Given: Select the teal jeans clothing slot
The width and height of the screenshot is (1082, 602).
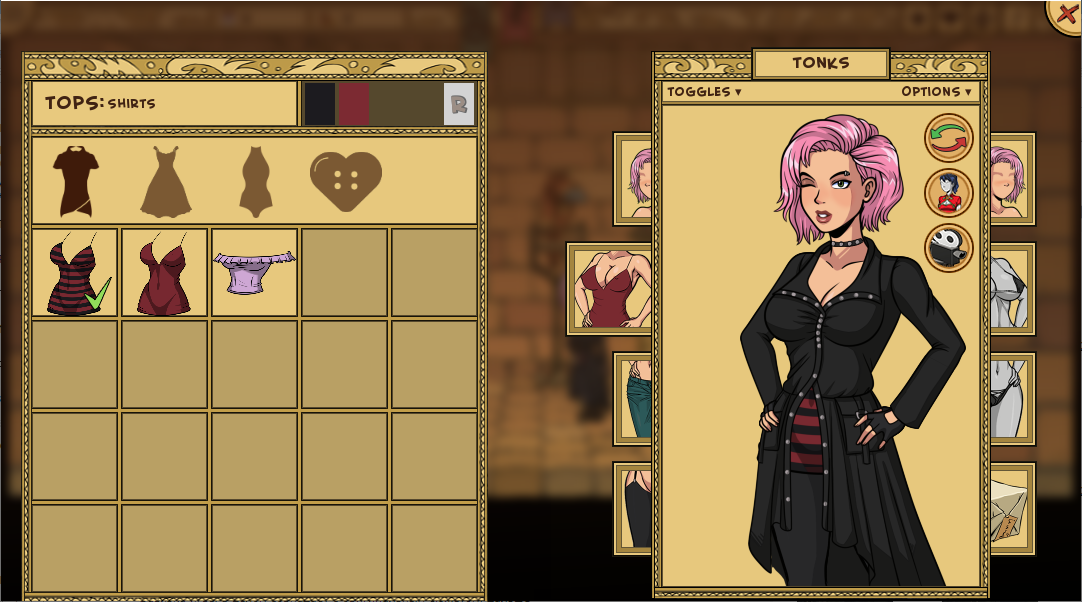Looking at the screenshot, I should 634,399.
